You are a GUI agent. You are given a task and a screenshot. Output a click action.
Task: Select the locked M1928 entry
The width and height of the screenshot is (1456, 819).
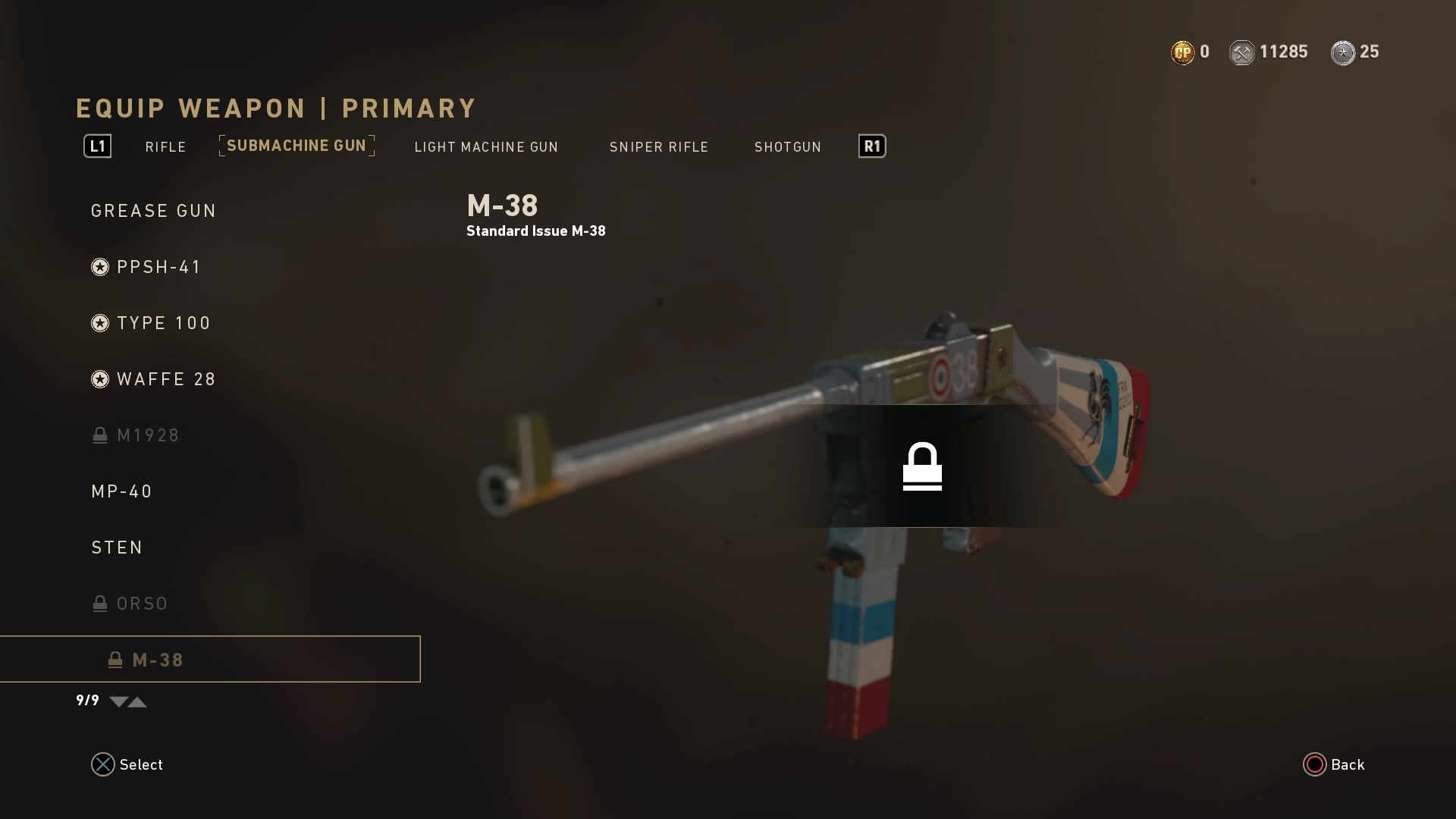point(148,435)
